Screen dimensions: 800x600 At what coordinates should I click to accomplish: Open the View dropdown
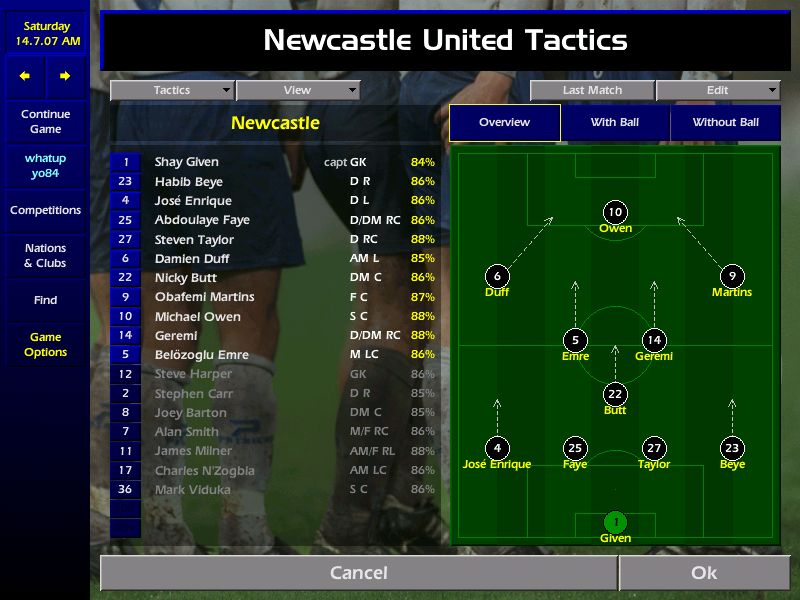tap(297, 90)
